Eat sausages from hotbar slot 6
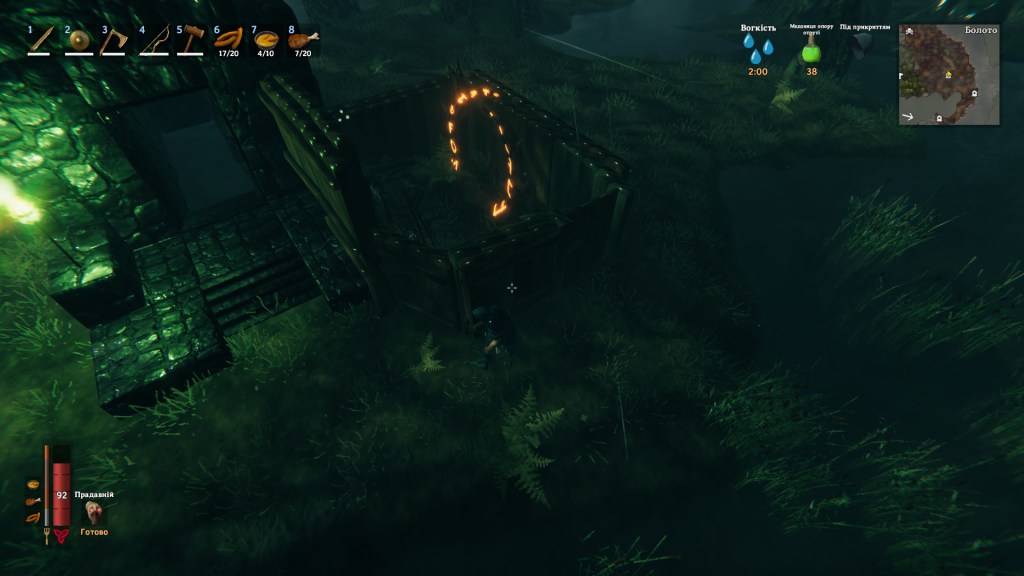This screenshot has height=576, width=1024. coord(228,41)
